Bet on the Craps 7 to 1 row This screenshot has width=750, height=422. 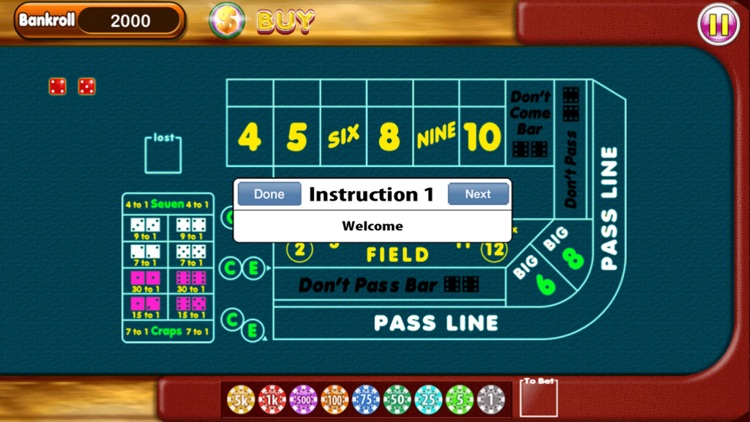(168, 331)
